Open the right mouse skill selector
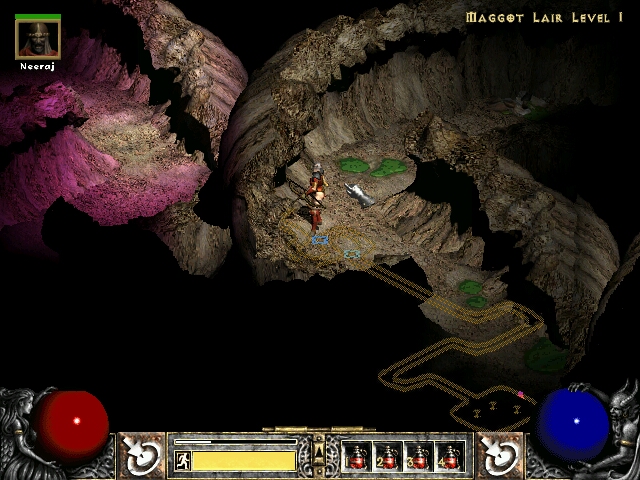 tap(496, 455)
